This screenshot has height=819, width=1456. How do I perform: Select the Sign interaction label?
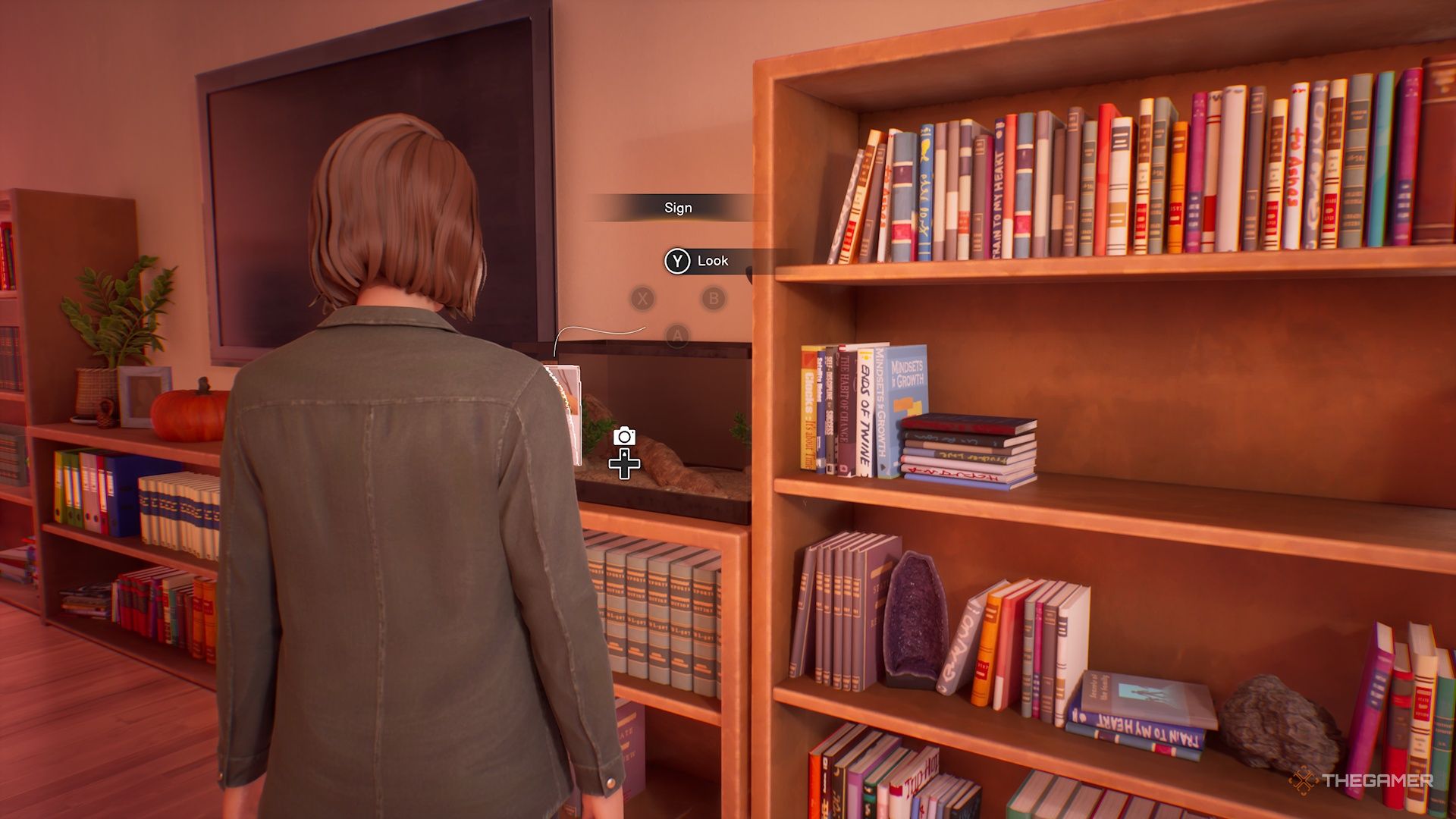pyautogui.click(x=678, y=208)
